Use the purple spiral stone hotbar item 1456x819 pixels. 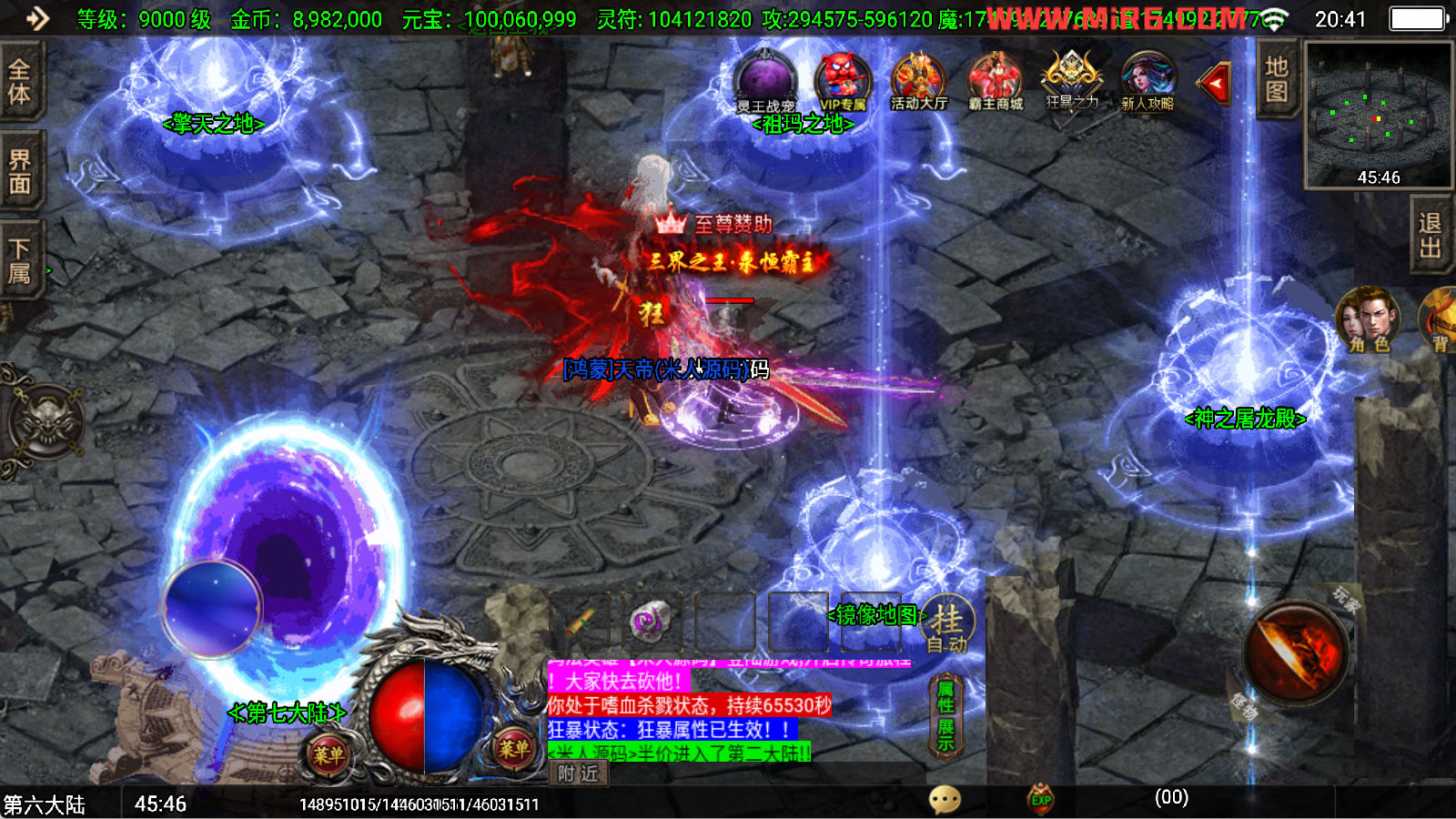click(650, 622)
